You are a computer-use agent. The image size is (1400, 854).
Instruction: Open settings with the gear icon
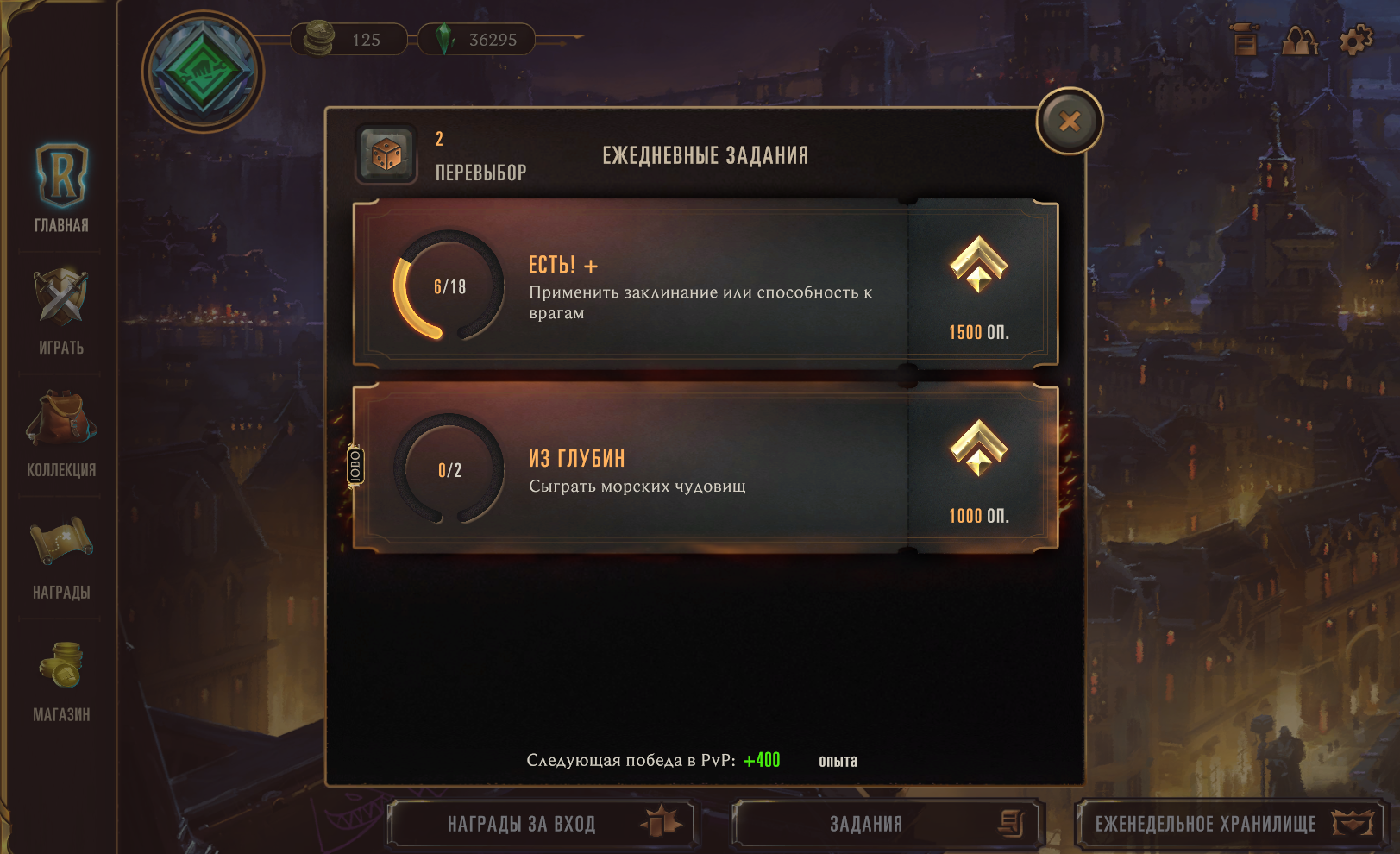click(x=1355, y=40)
